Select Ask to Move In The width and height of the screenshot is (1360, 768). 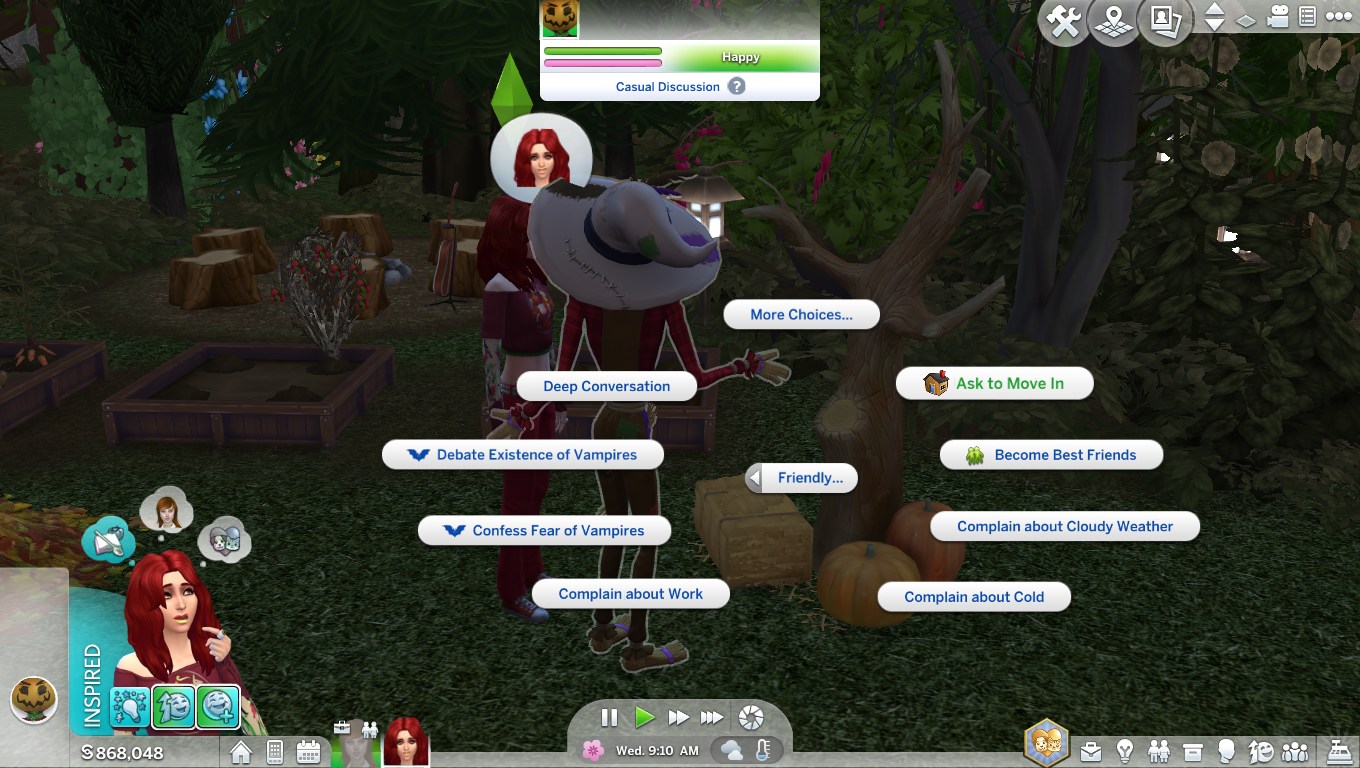click(x=994, y=384)
